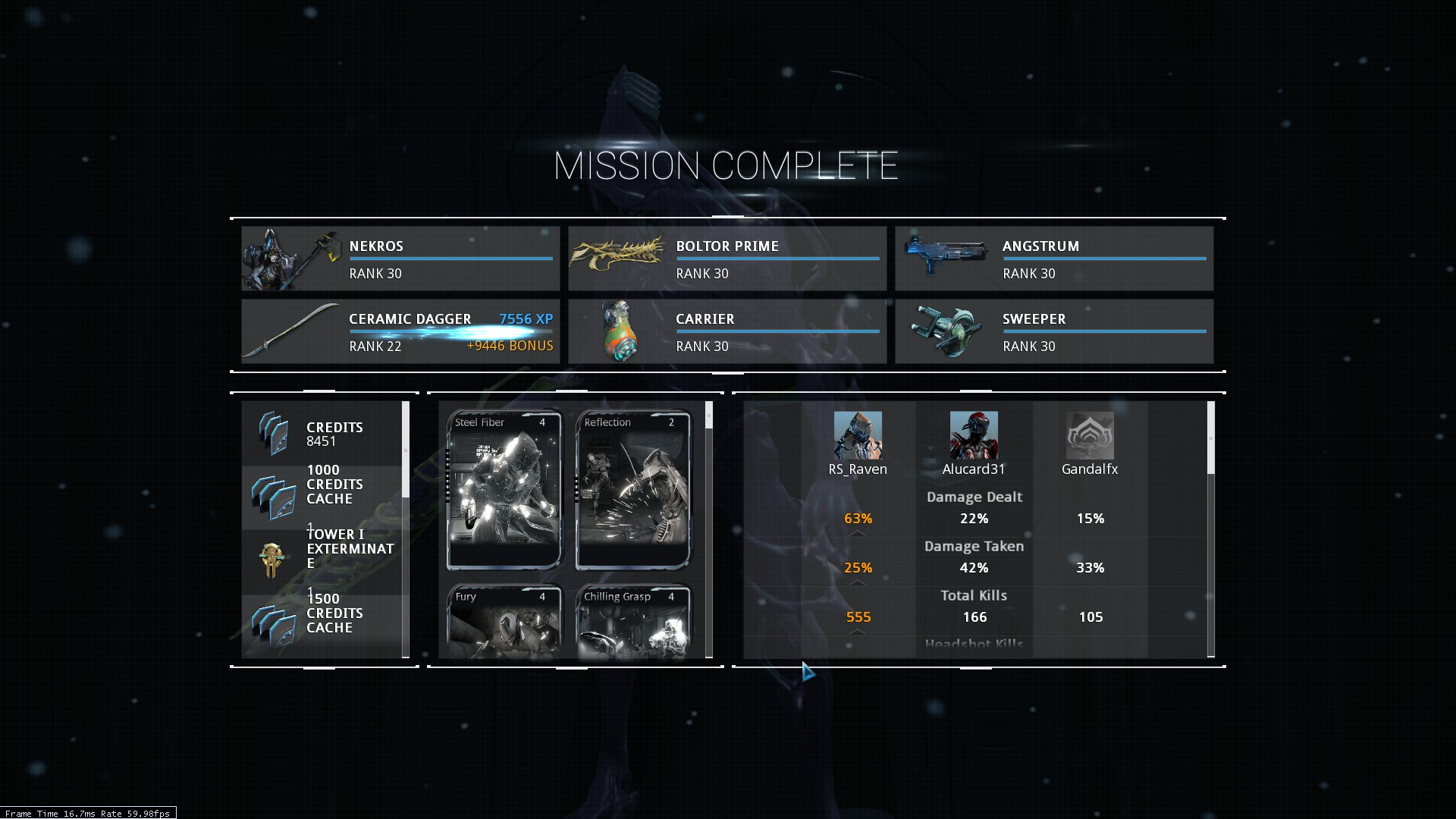1456x819 pixels.
Task: Click the squad stats panel scrollbar
Action: (x=1210, y=438)
